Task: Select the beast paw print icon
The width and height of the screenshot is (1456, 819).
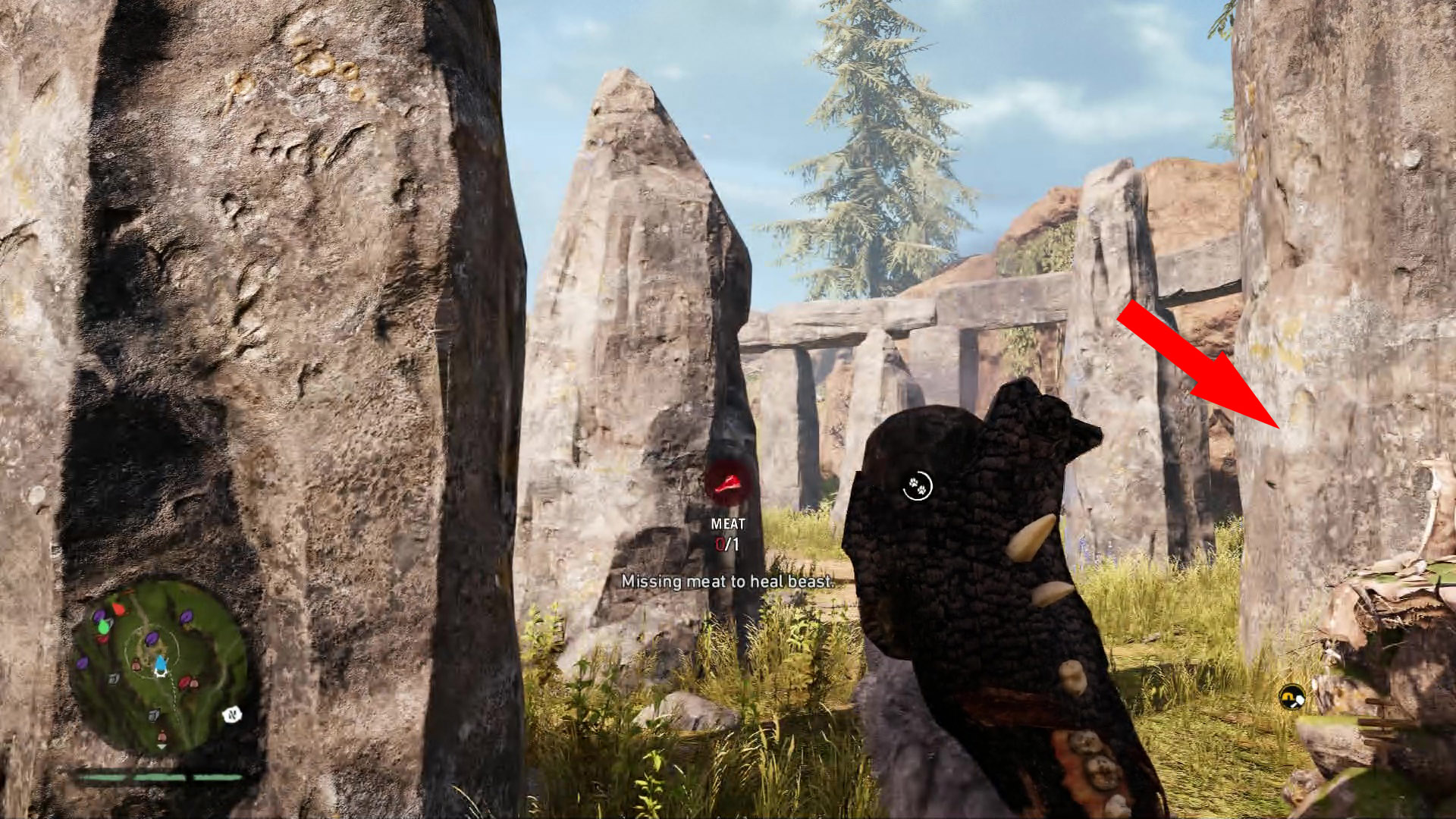Action: (x=917, y=485)
